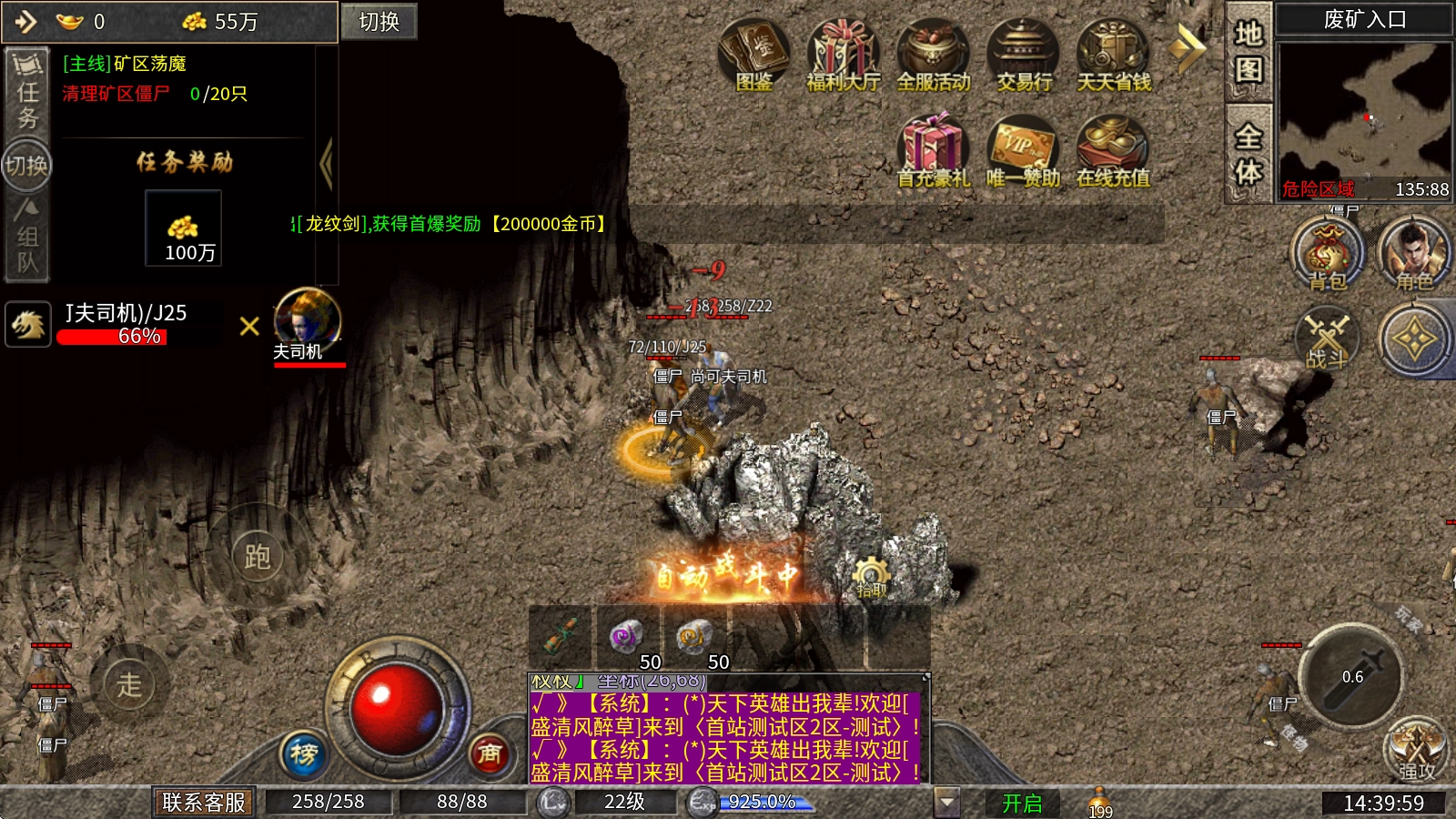Open the 图鉴 codex icon
This screenshot has height=819, width=1456.
click(x=753, y=55)
